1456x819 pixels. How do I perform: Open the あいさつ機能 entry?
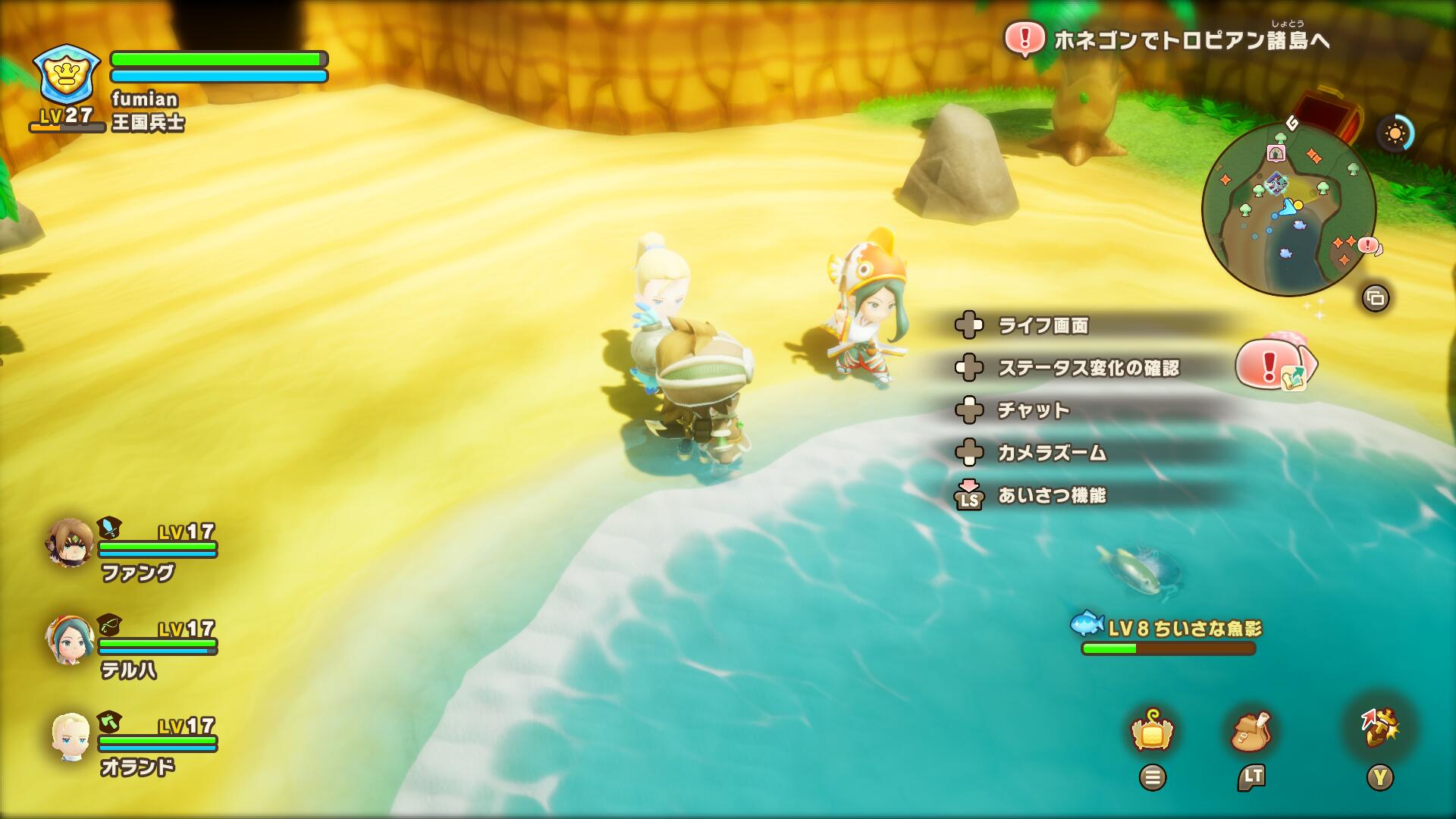1052,495
